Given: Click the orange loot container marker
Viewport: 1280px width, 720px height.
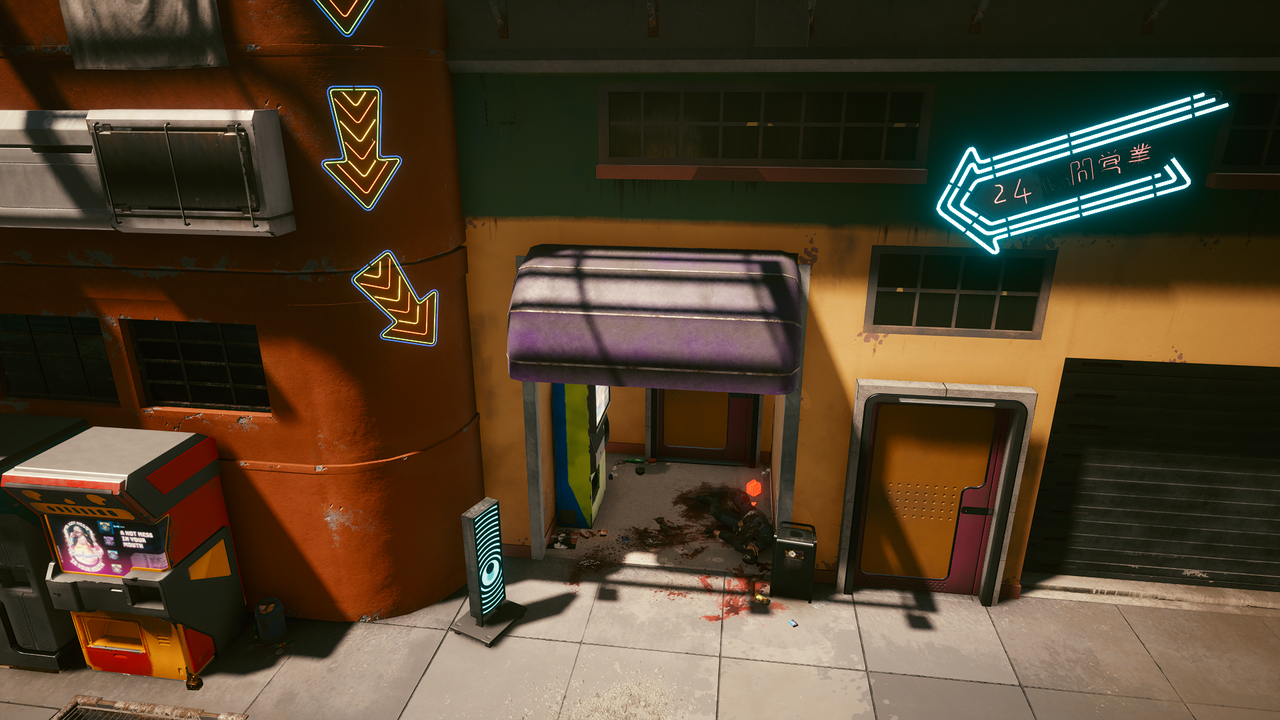Looking at the screenshot, I should pos(754,488).
